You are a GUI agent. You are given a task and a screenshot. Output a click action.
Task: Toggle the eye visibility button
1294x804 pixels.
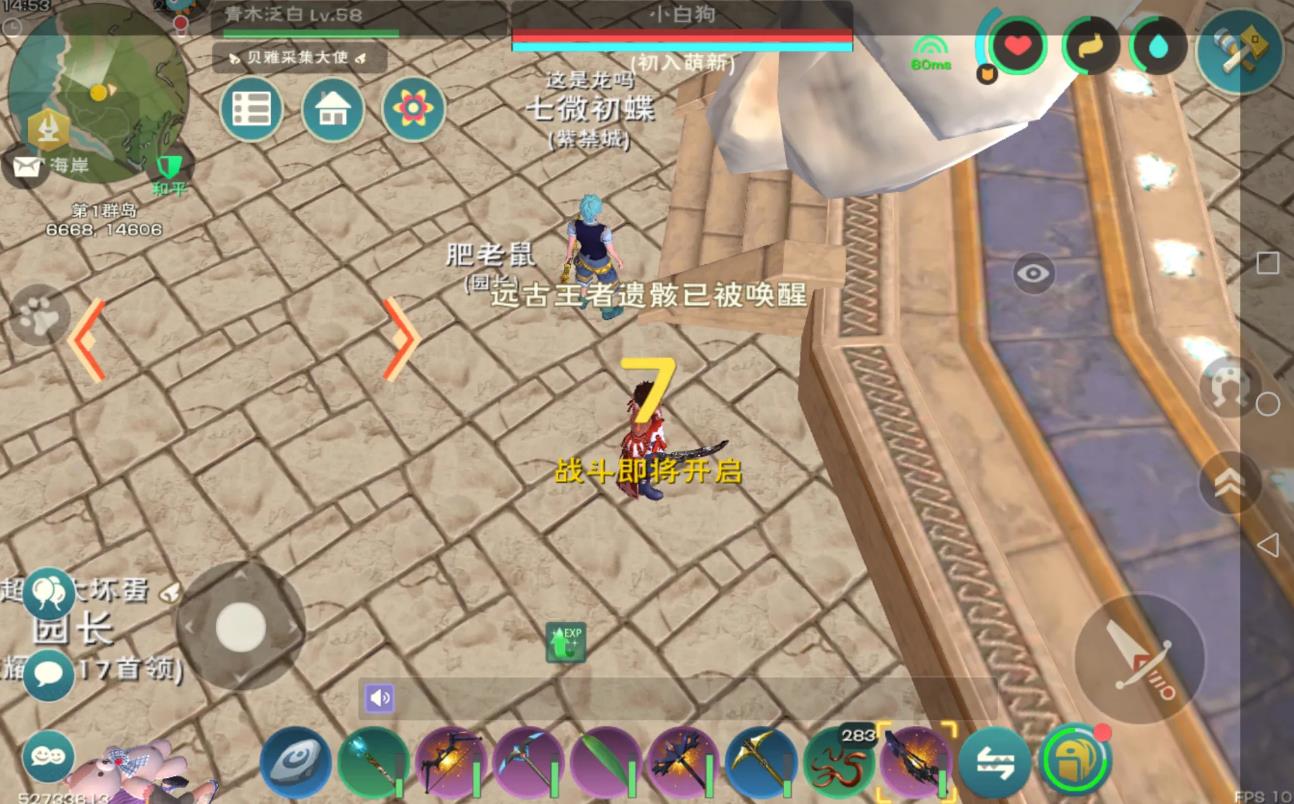(1034, 272)
